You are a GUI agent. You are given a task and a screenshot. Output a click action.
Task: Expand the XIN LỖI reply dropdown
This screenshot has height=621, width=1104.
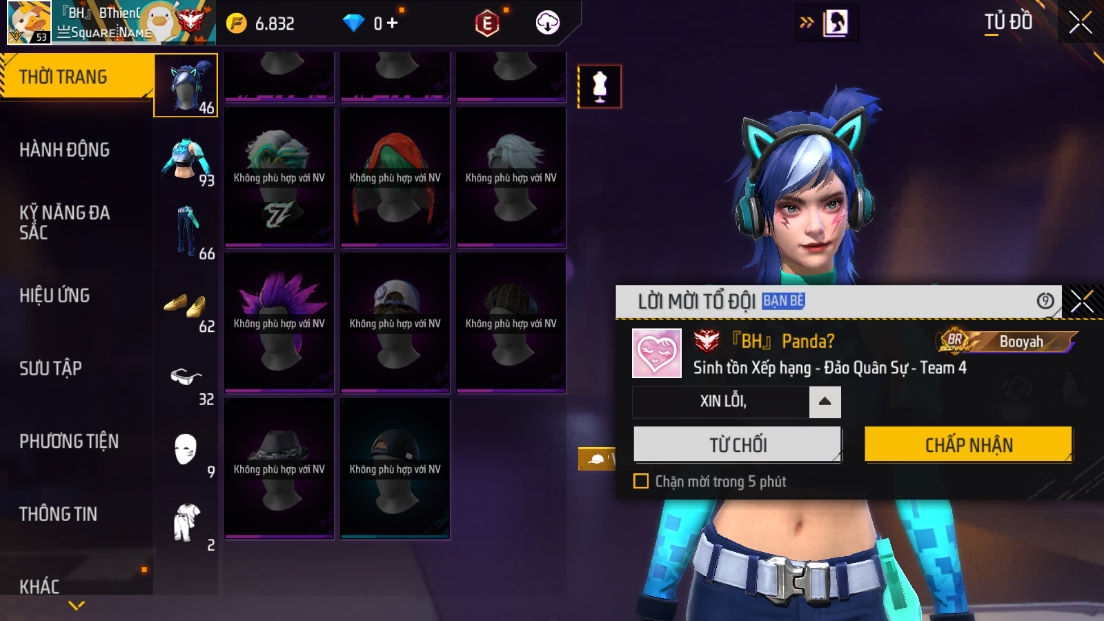824,402
